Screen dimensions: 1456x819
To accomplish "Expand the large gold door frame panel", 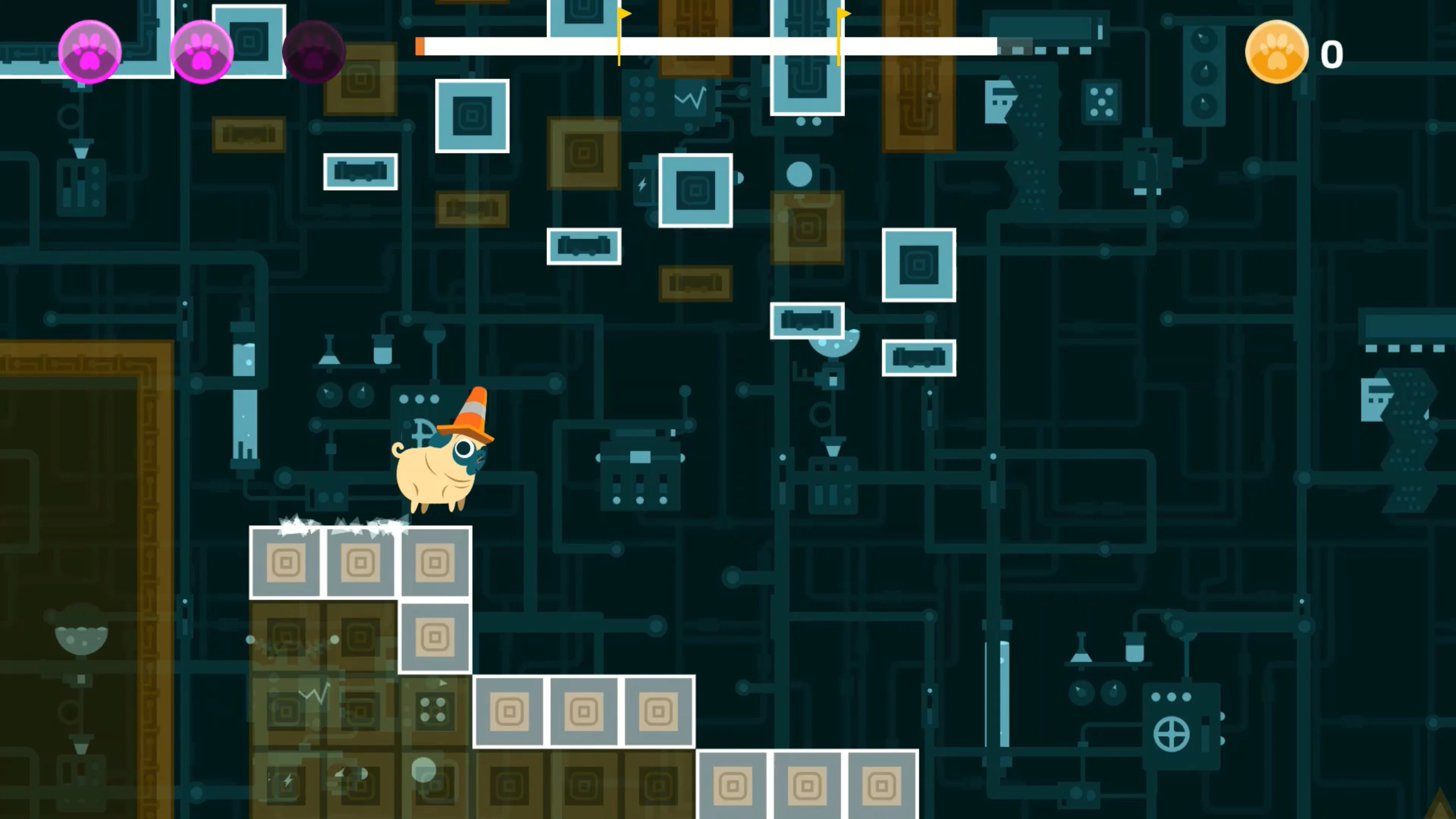I will click(x=85, y=565).
